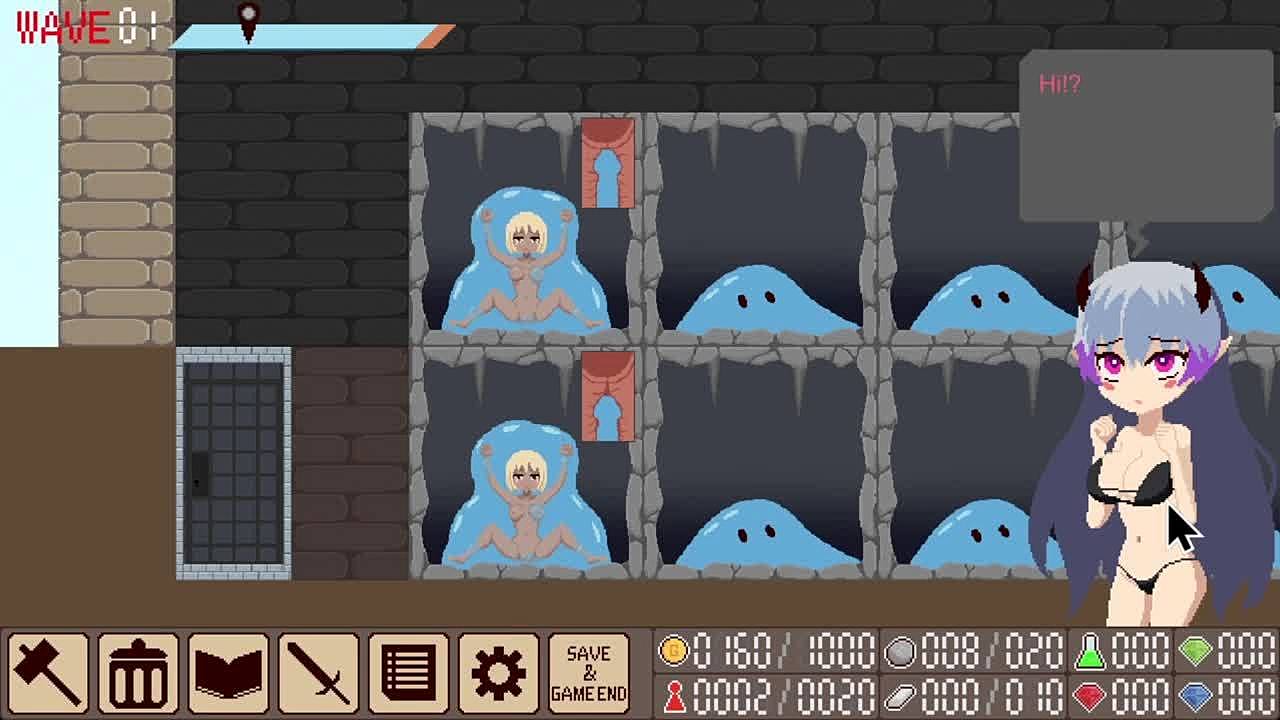Click the Save & Game End button
This screenshot has width=1280, height=720.
pyautogui.click(x=588, y=673)
